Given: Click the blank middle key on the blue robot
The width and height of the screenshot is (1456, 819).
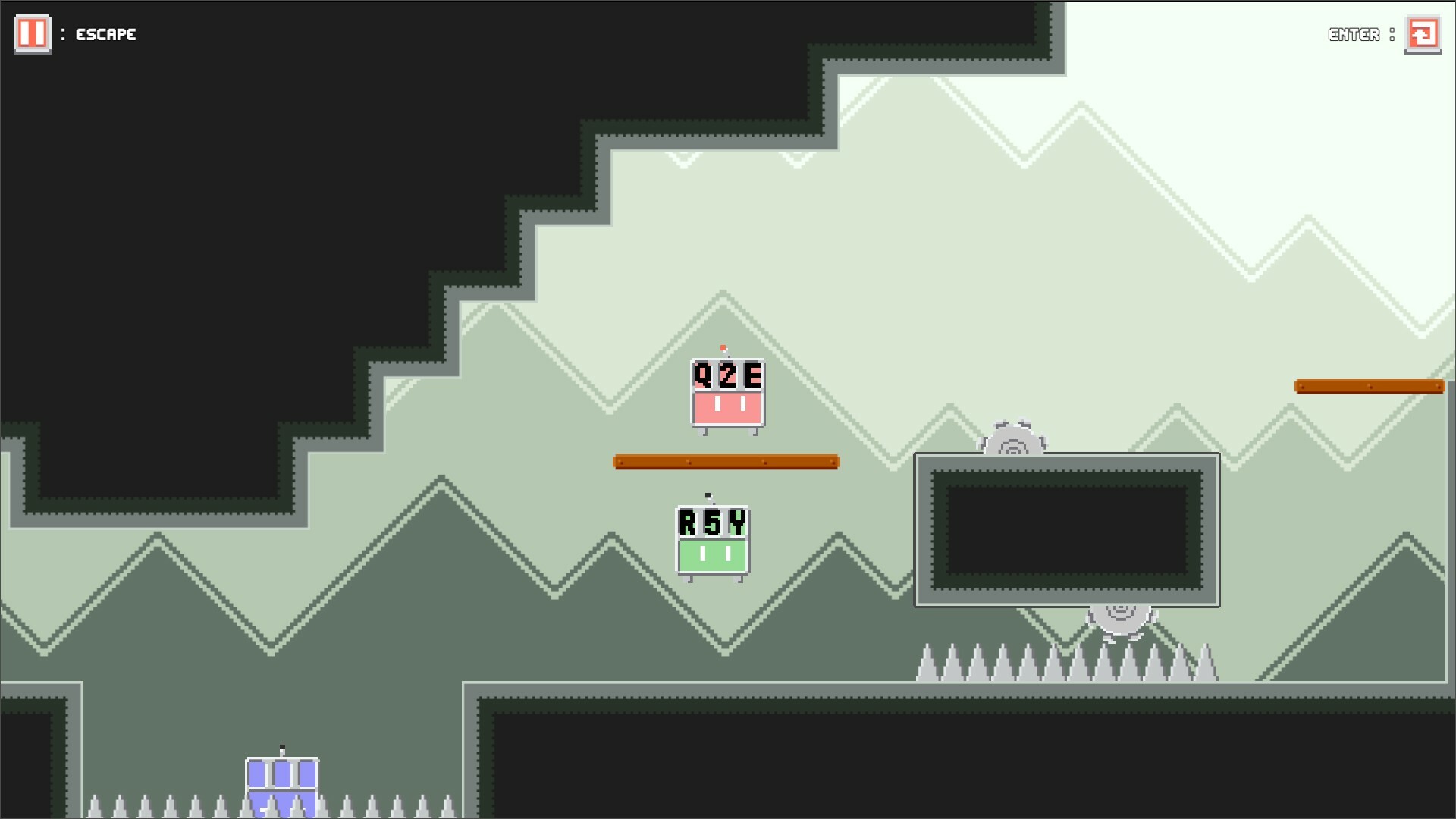Looking at the screenshot, I should [282, 774].
